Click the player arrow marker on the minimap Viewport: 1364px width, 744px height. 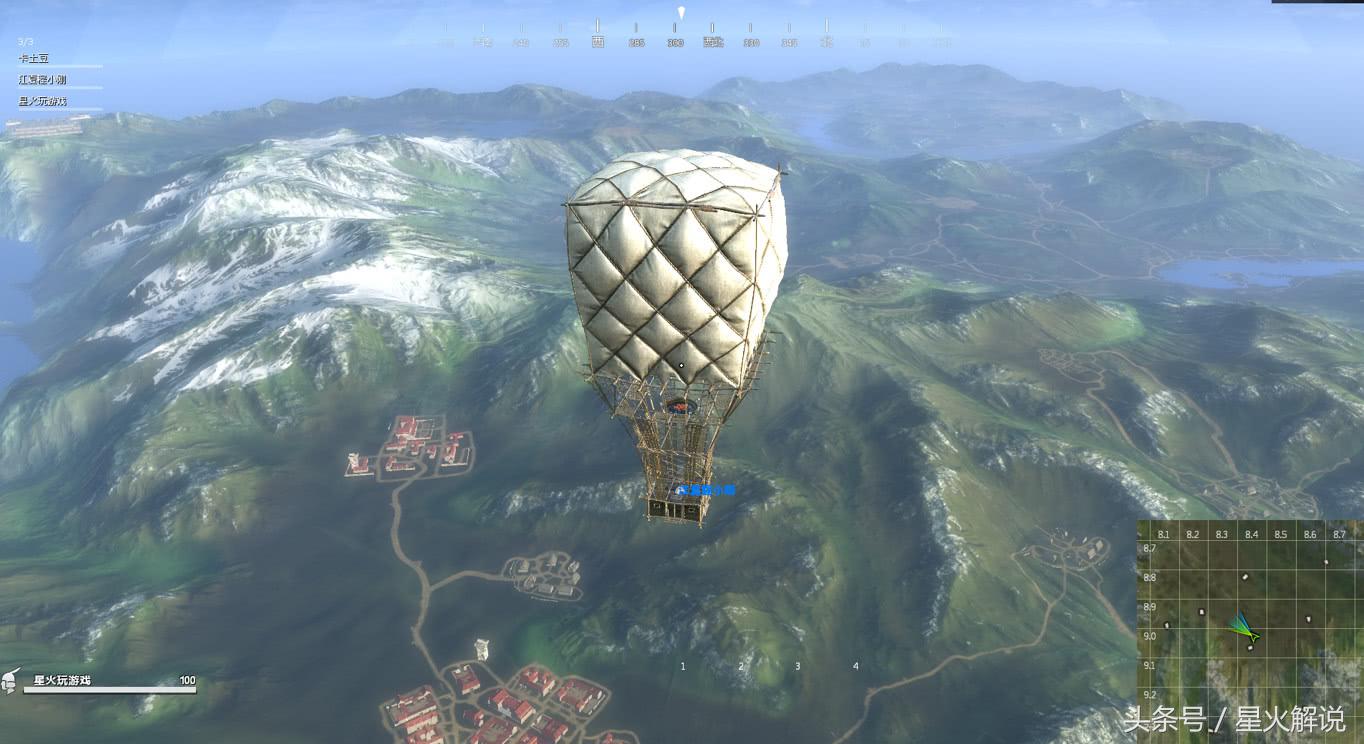[1246, 629]
